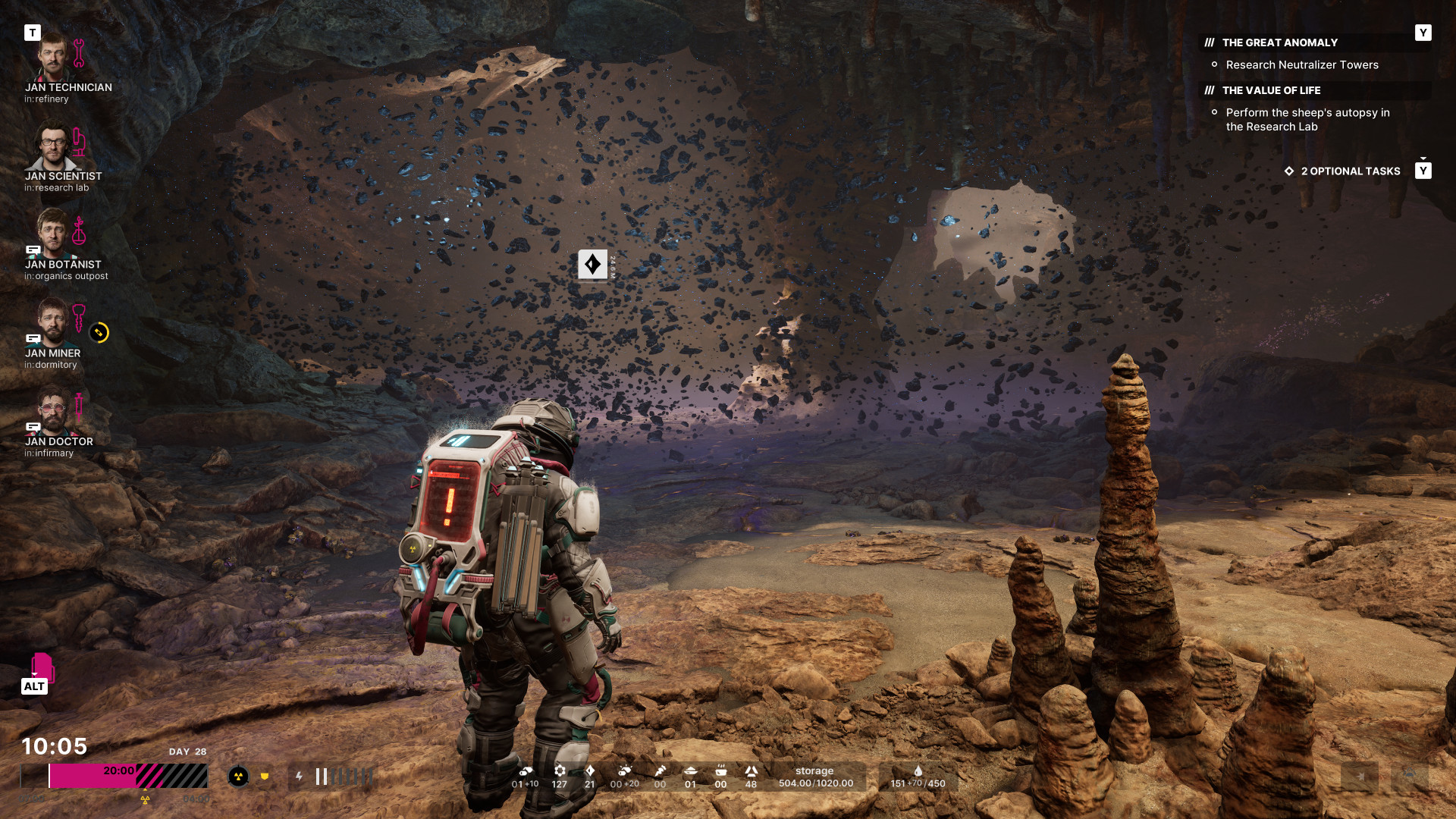This screenshot has height=819, width=1456.
Task: Click the water droplet resource counter
Action: [x=918, y=777]
